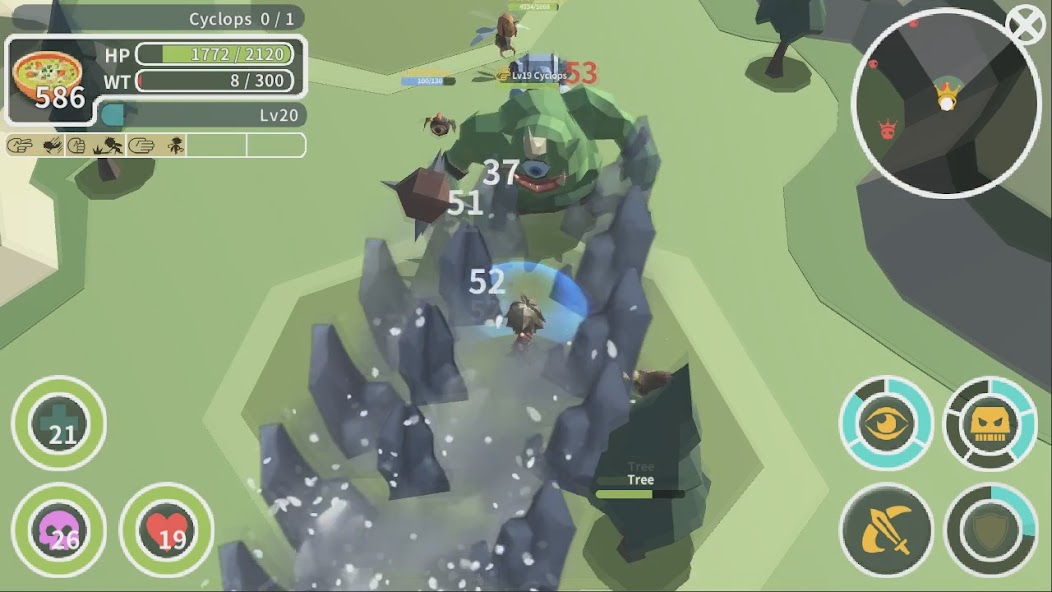Viewport: 1052px width, 592px height.
Task: Select the first gesture combo slot
Action: point(20,145)
